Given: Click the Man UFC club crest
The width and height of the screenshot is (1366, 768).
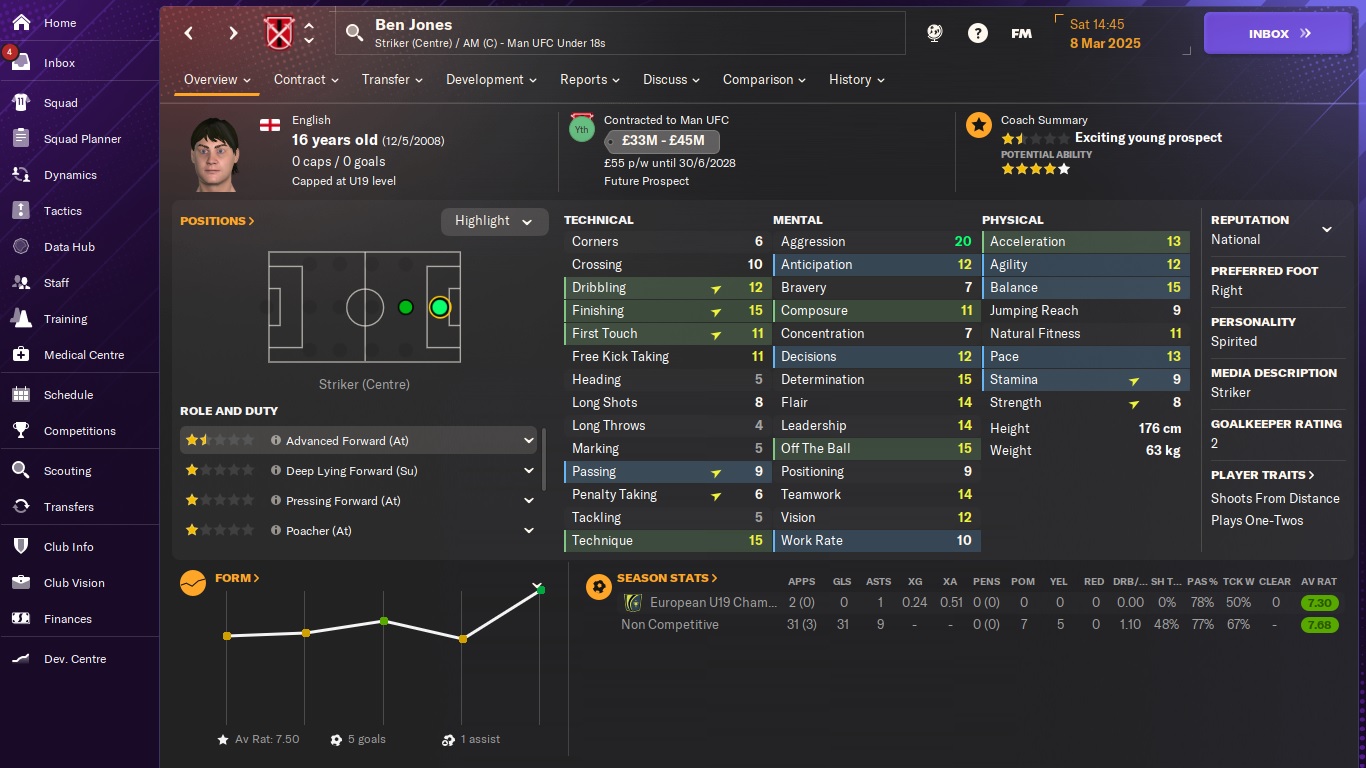Looking at the screenshot, I should tap(278, 31).
